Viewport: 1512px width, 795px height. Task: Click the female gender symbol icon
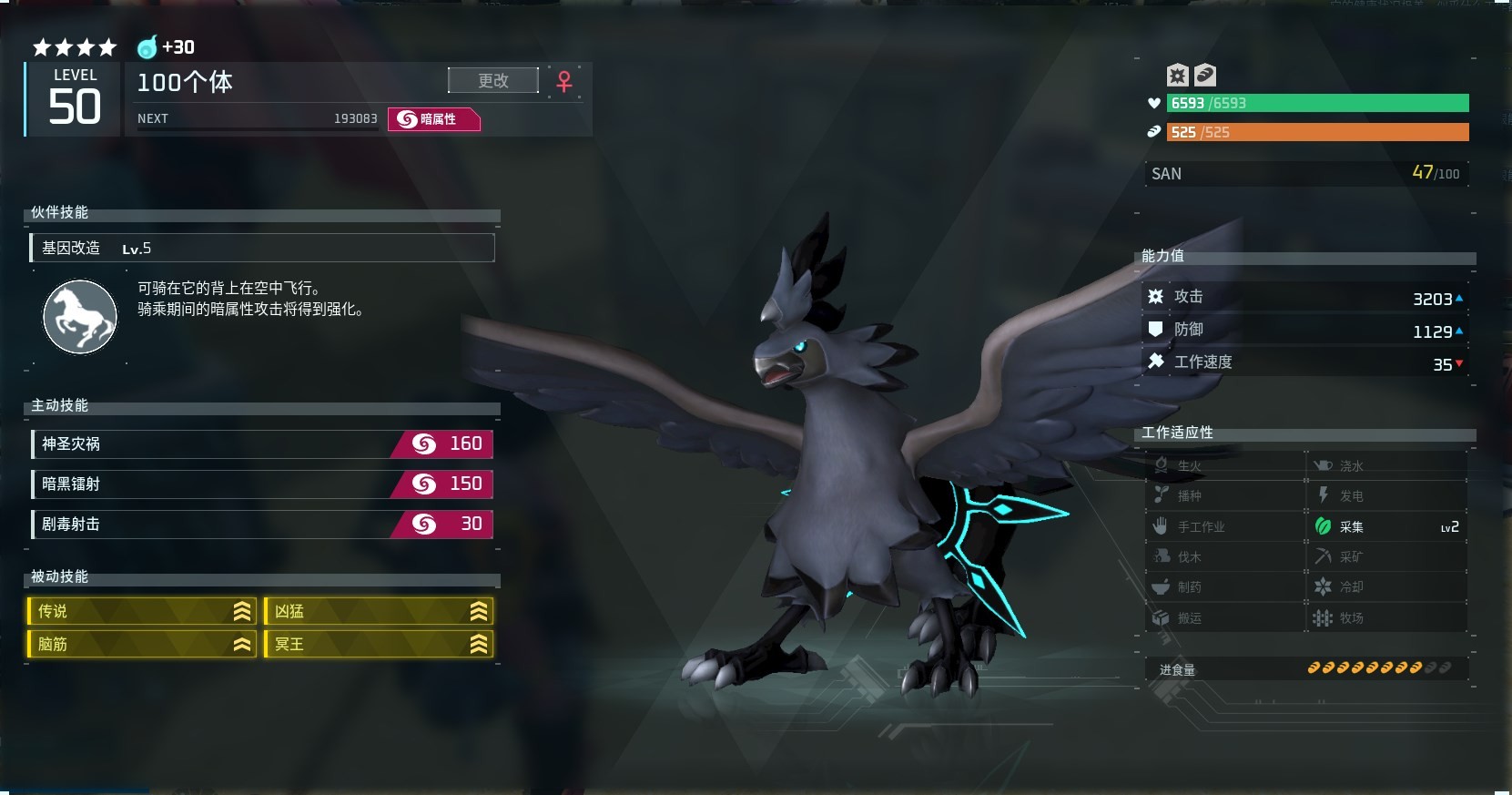pos(564,82)
